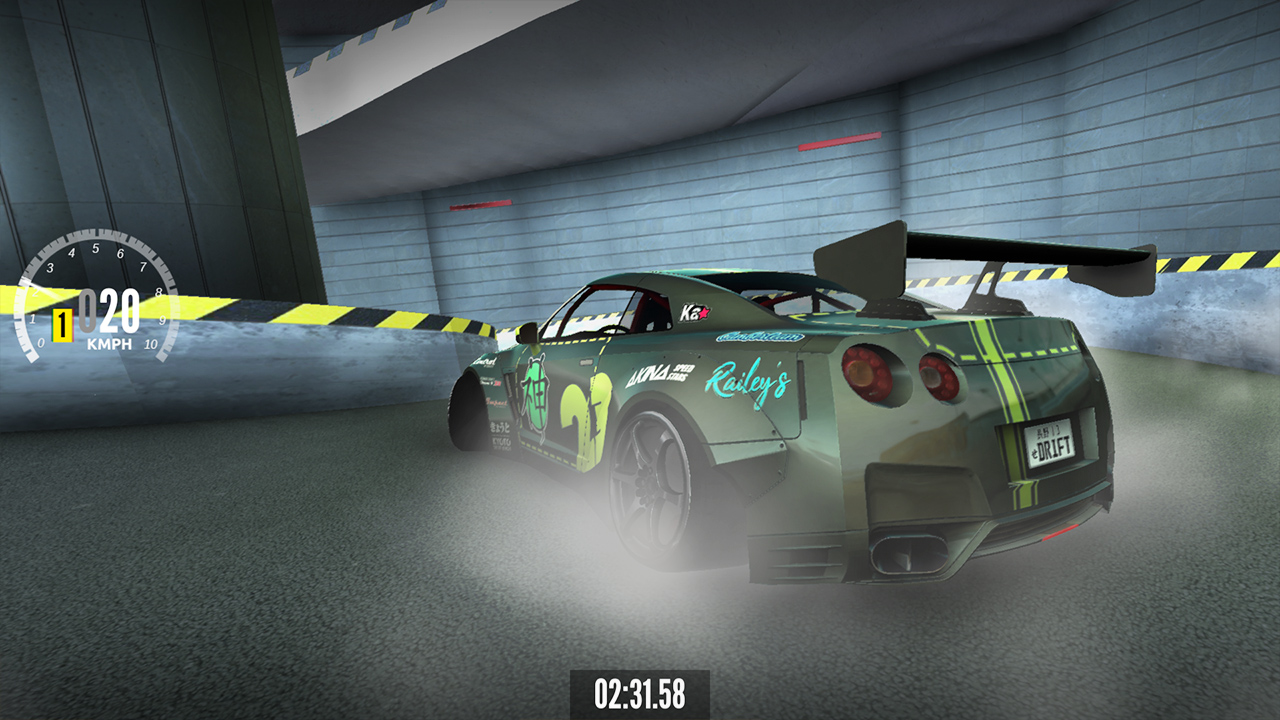Viewport: 1280px width, 720px height.
Task: Click the blue oval sponsor sticker on the trunk
Action: pyautogui.click(x=758, y=337)
